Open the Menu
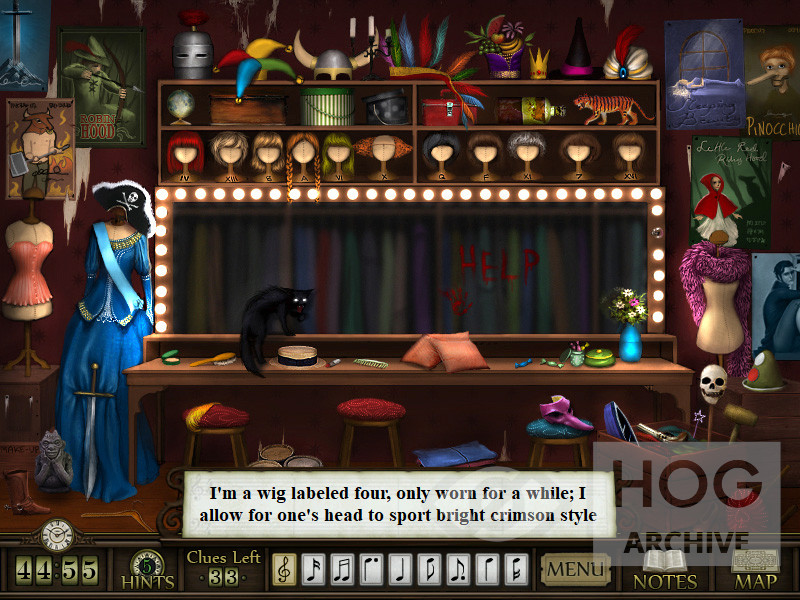Screen dimensions: 800x600 point(575,571)
